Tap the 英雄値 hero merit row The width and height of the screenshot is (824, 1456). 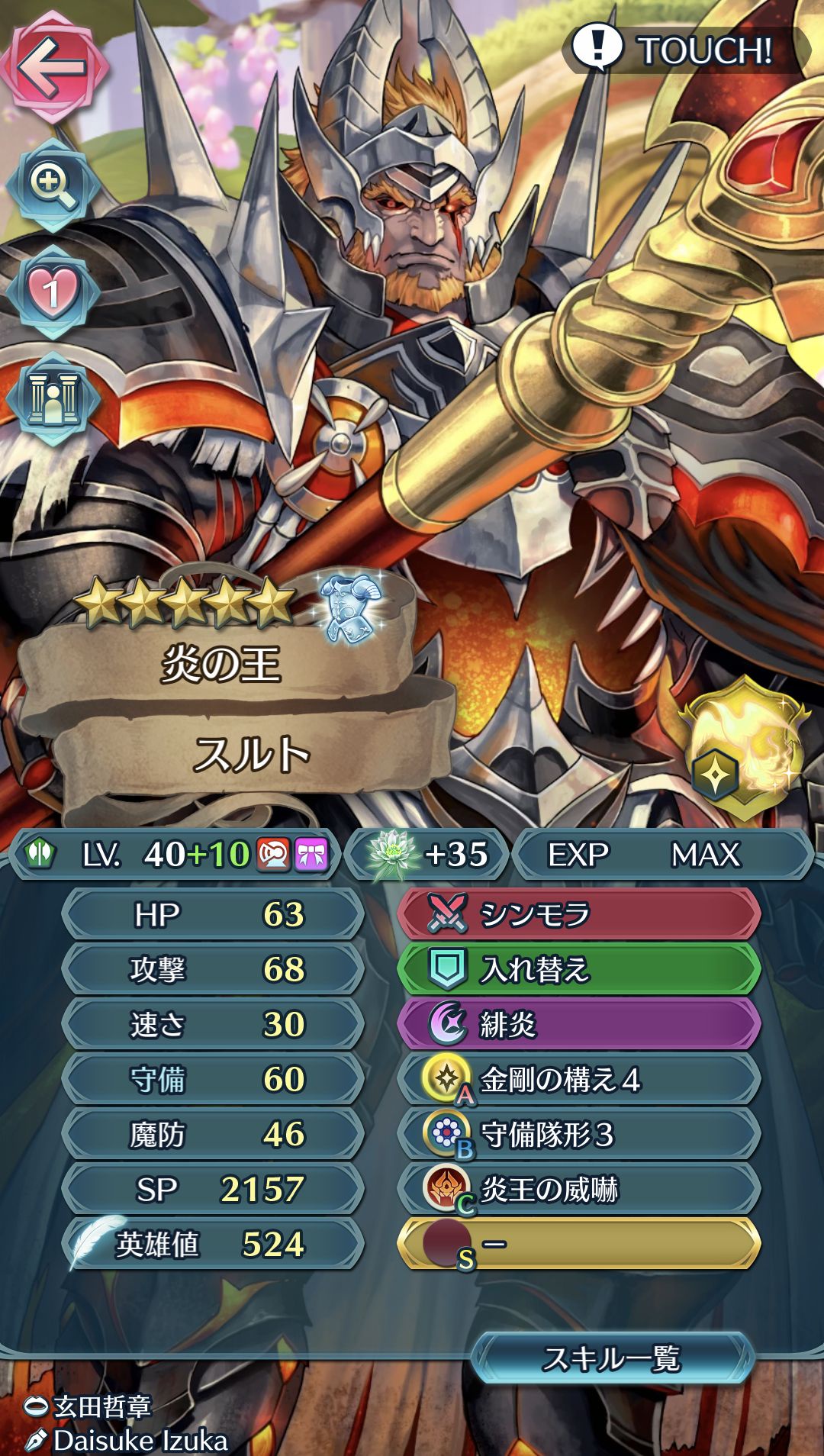pyautogui.click(x=212, y=1244)
